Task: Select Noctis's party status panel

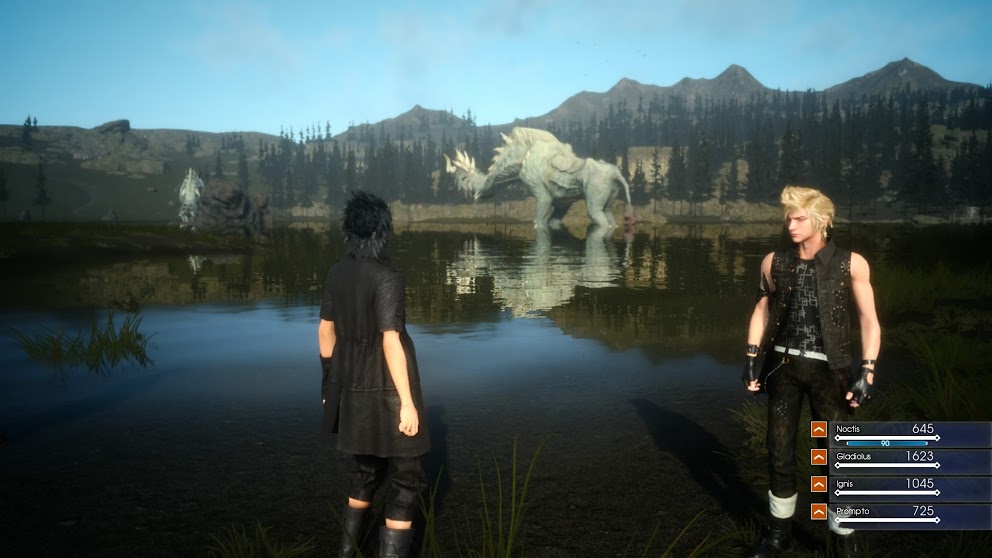Action: coord(910,433)
